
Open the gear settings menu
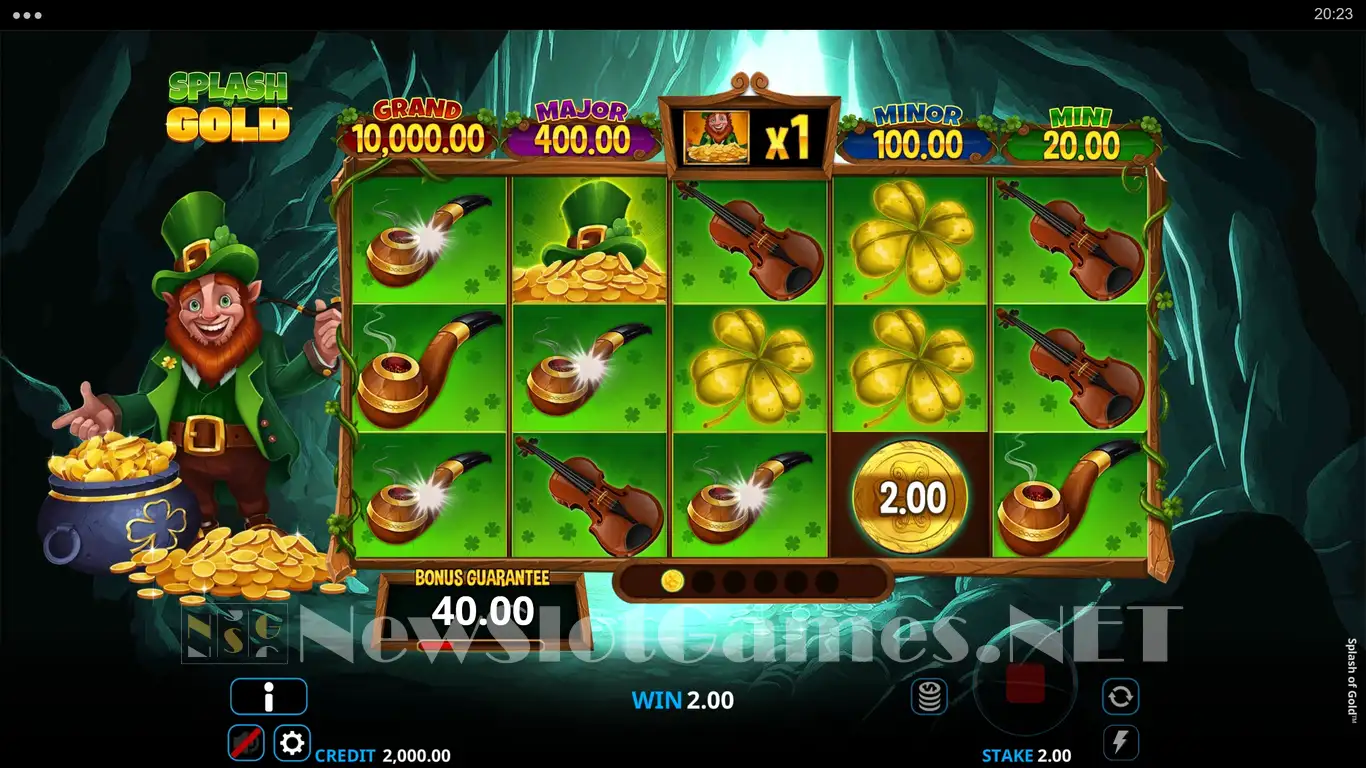292,743
